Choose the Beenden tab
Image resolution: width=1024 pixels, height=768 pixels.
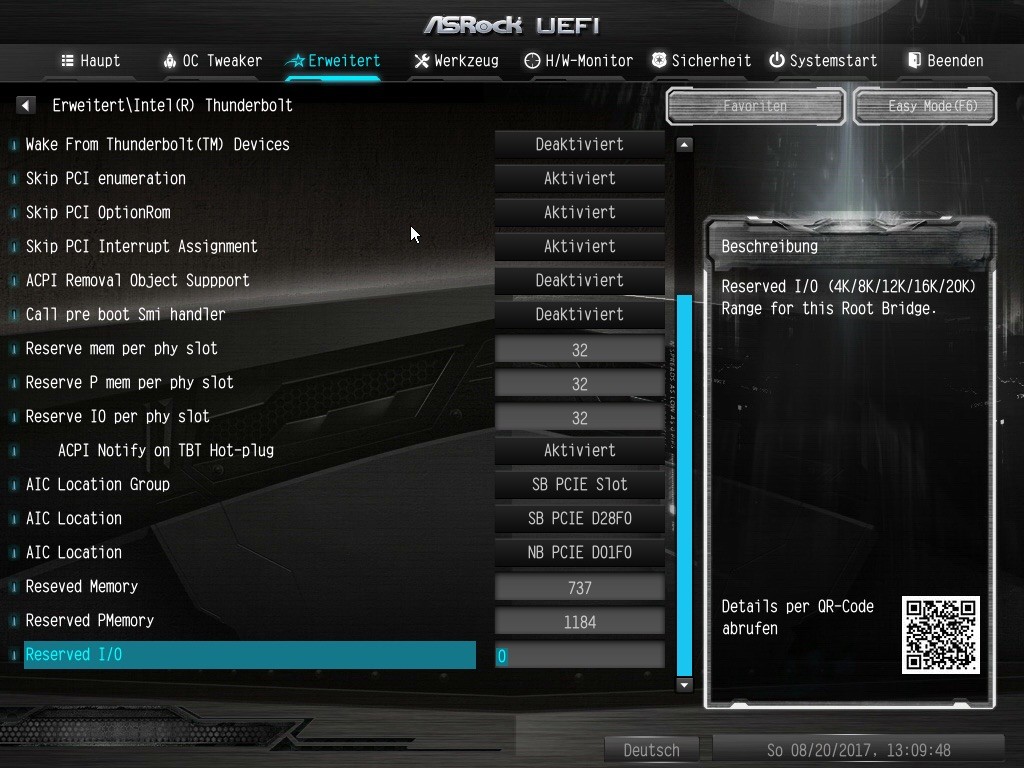coord(945,61)
